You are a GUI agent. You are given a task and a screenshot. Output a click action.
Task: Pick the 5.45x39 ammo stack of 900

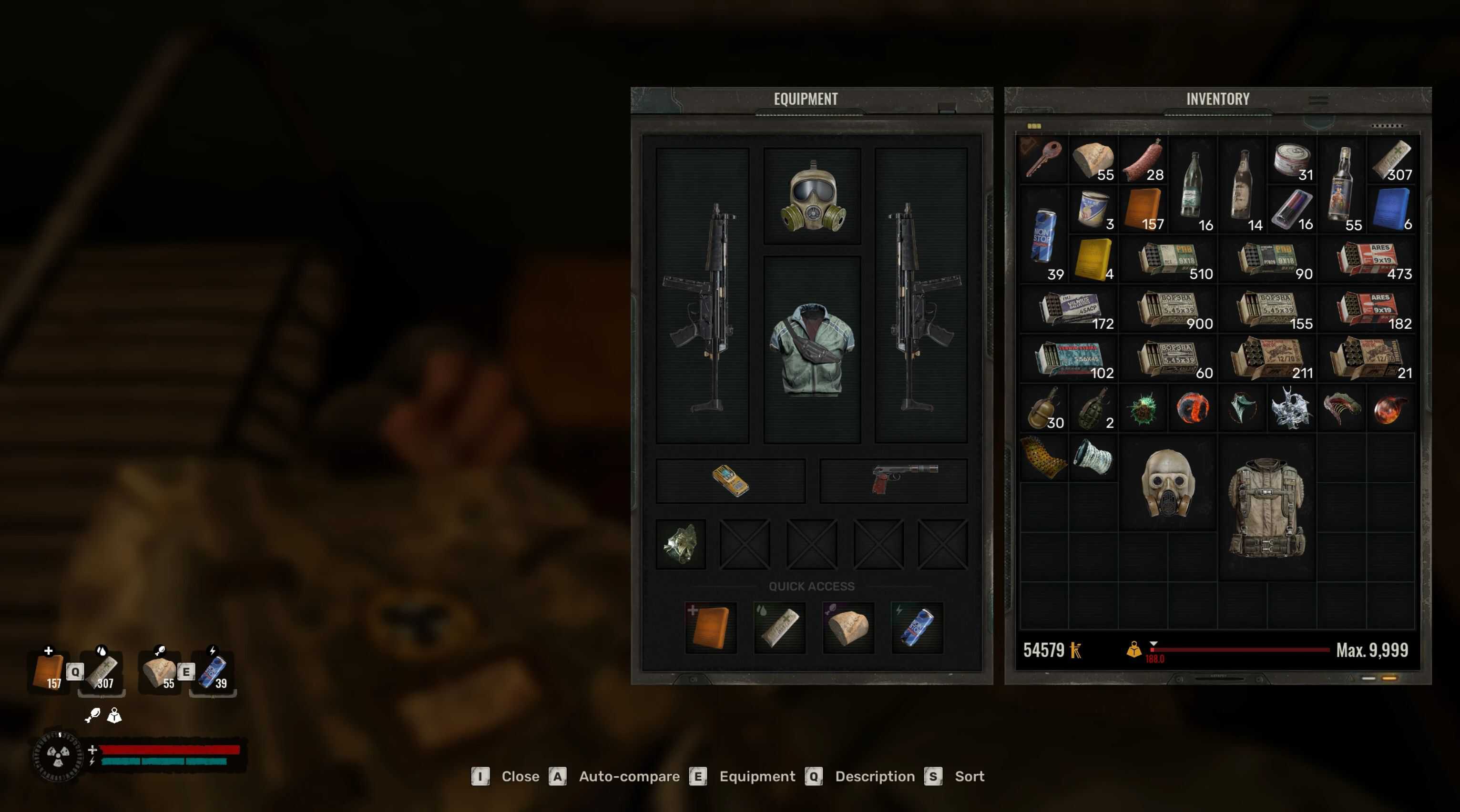pyautogui.click(x=1169, y=309)
